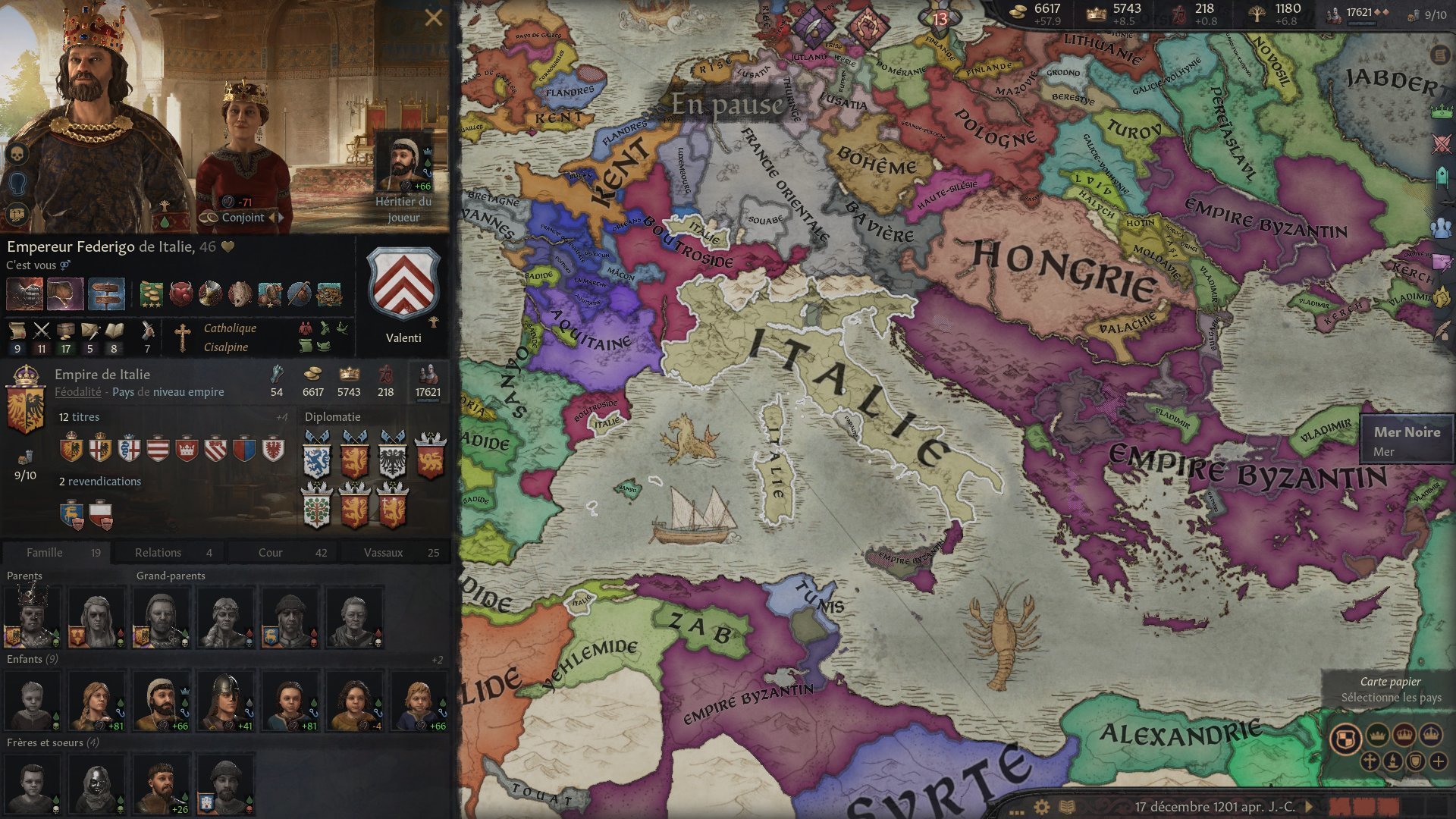The height and width of the screenshot is (819, 1456).
Task: Select the Héritier du joueur portrait
Action: click(x=403, y=163)
